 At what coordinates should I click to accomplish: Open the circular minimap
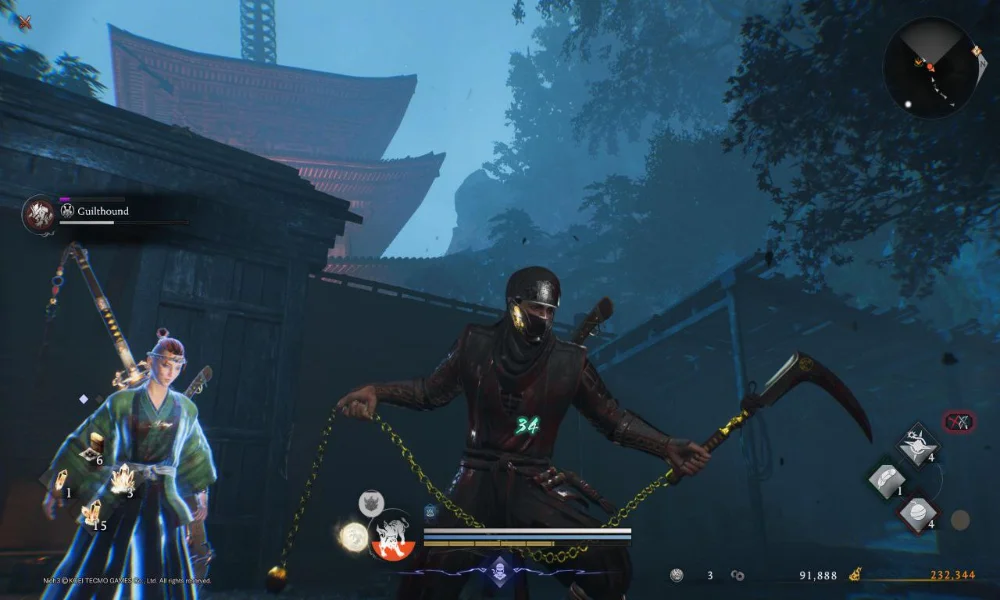(x=930, y=66)
